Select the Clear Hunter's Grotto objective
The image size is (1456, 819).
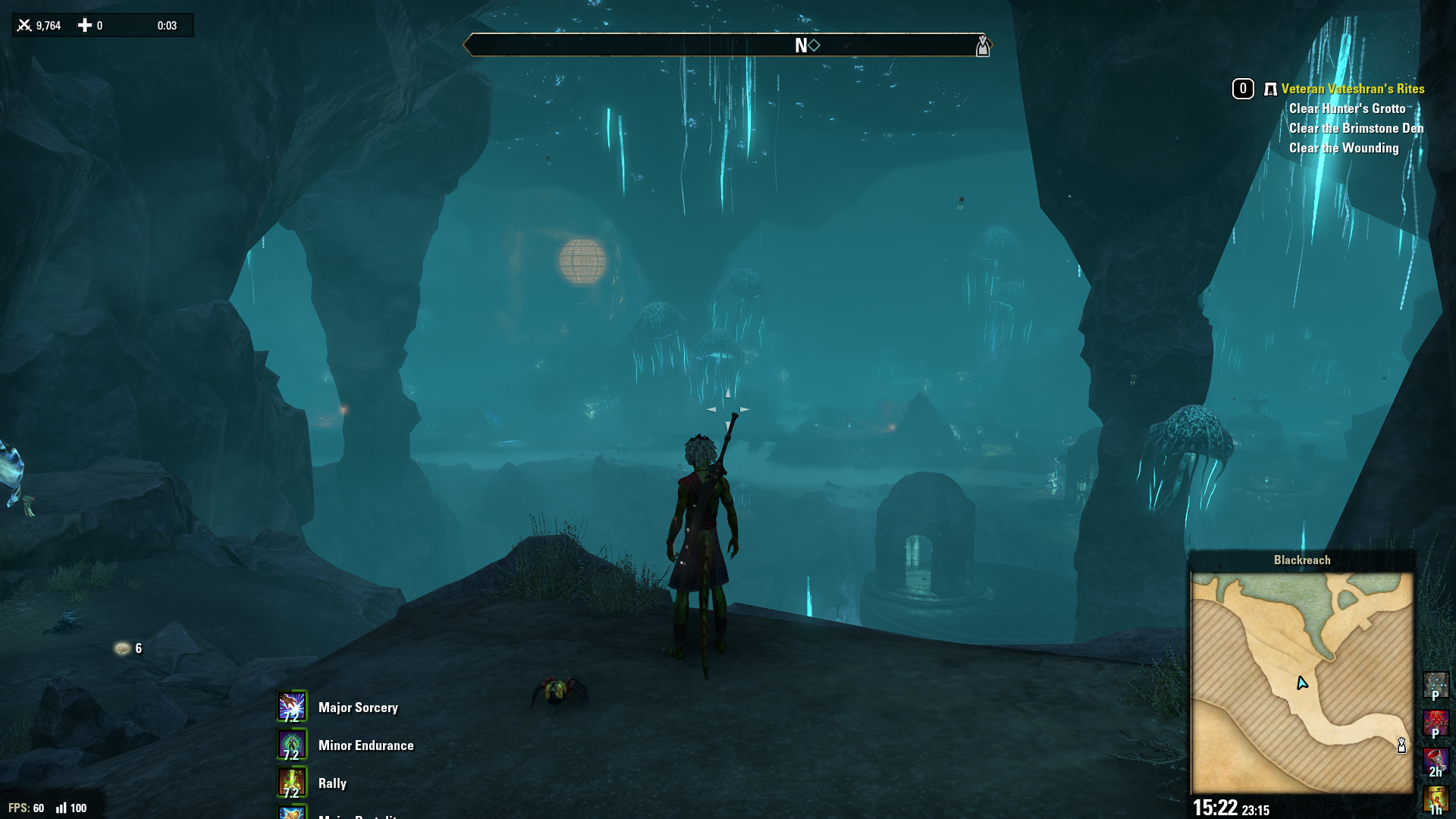[x=1347, y=108]
